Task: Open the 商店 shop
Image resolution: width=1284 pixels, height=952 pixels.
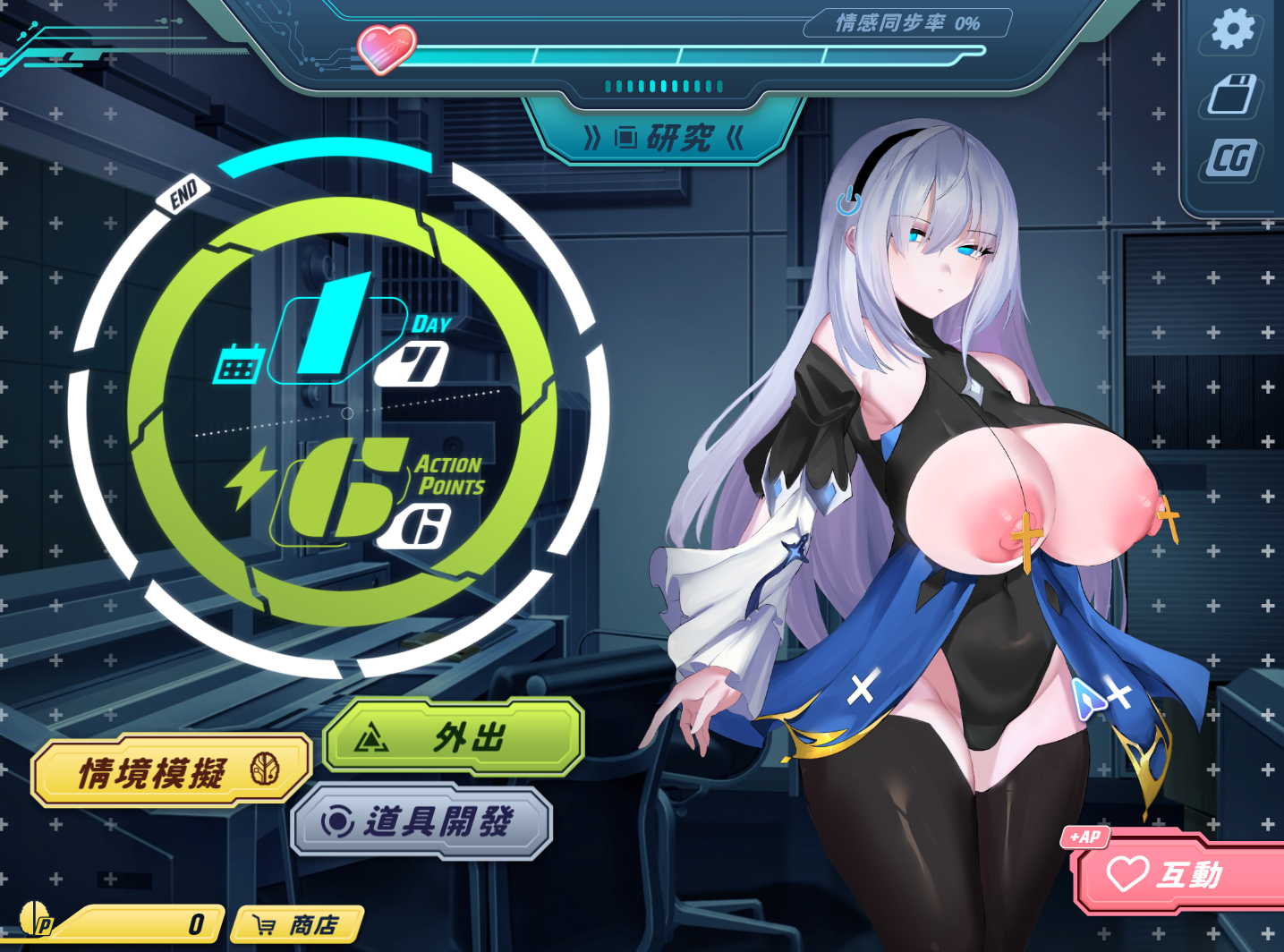Action: click(298, 924)
